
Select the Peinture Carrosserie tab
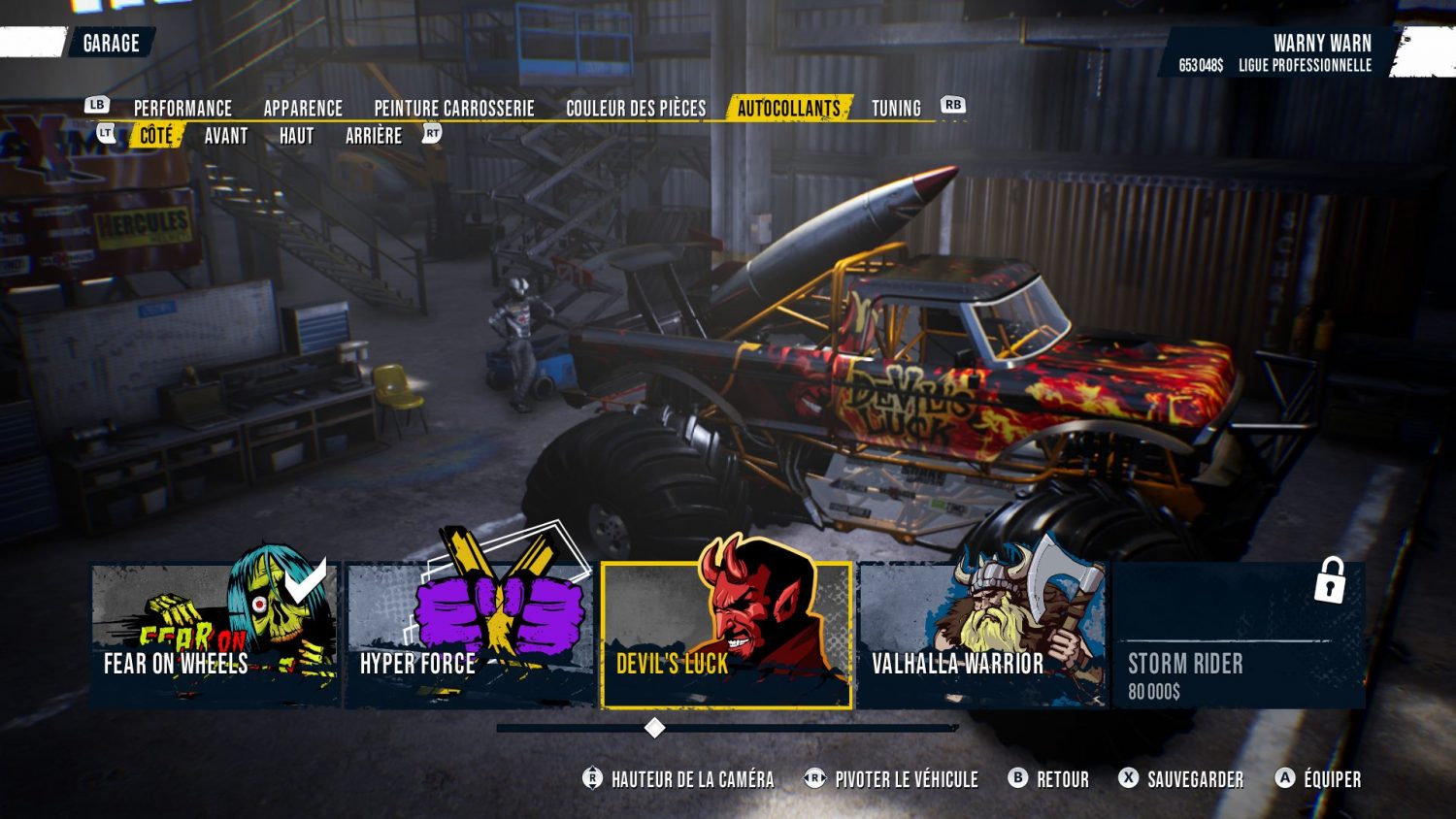[x=454, y=108]
